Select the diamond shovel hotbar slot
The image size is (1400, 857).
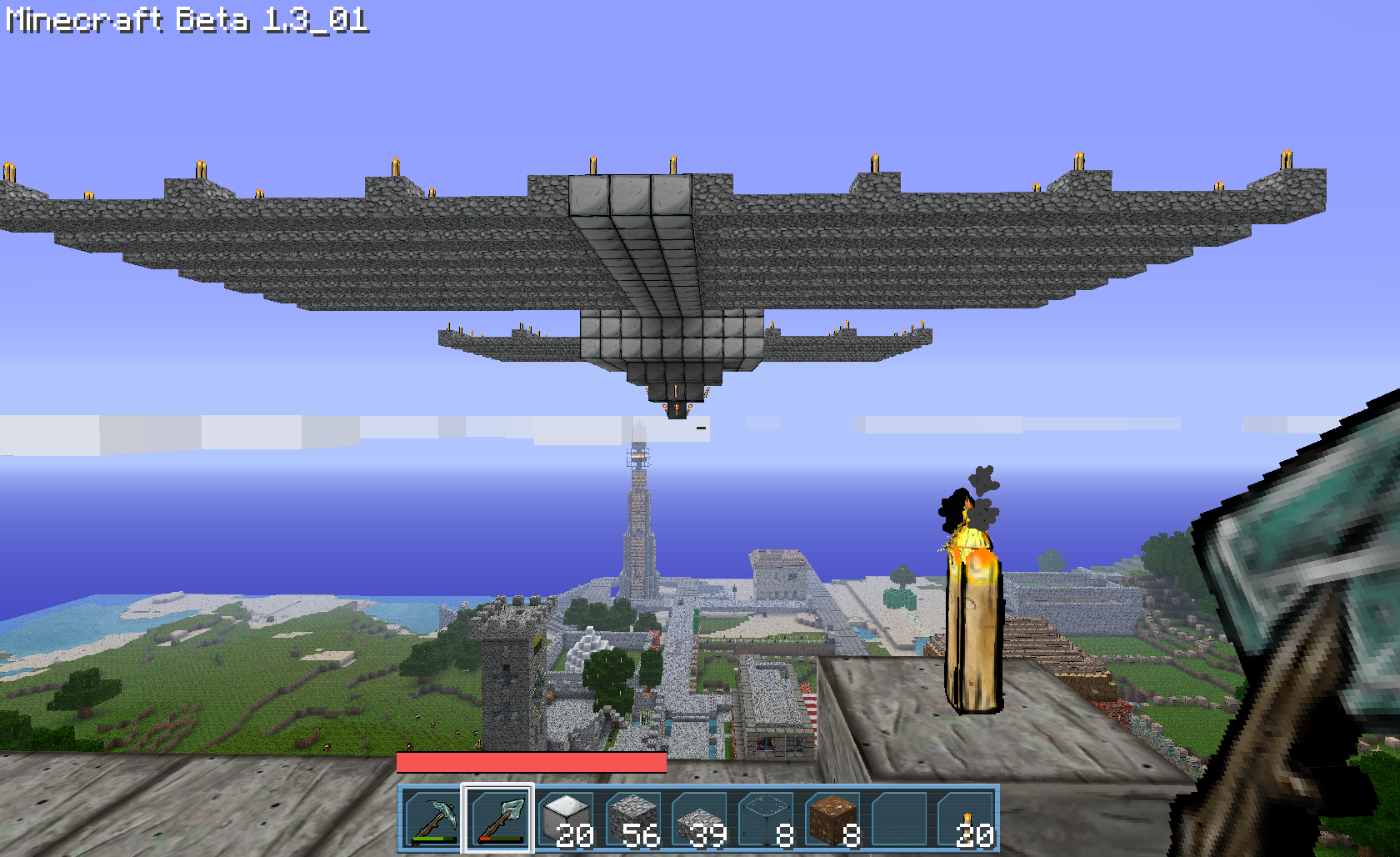(x=498, y=819)
